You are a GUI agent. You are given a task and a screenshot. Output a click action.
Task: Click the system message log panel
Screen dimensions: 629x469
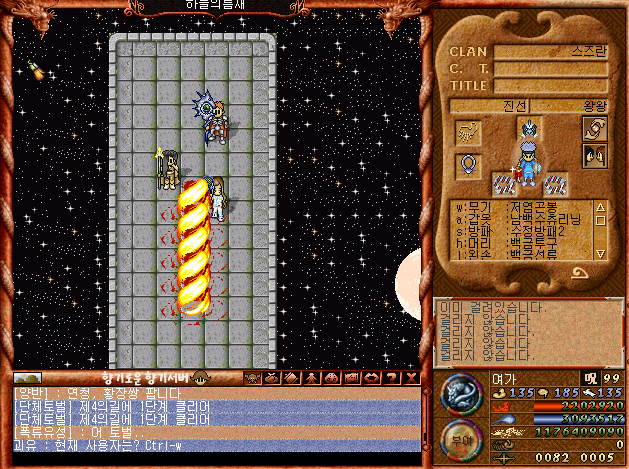pyautogui.click(x=527, y=331)
